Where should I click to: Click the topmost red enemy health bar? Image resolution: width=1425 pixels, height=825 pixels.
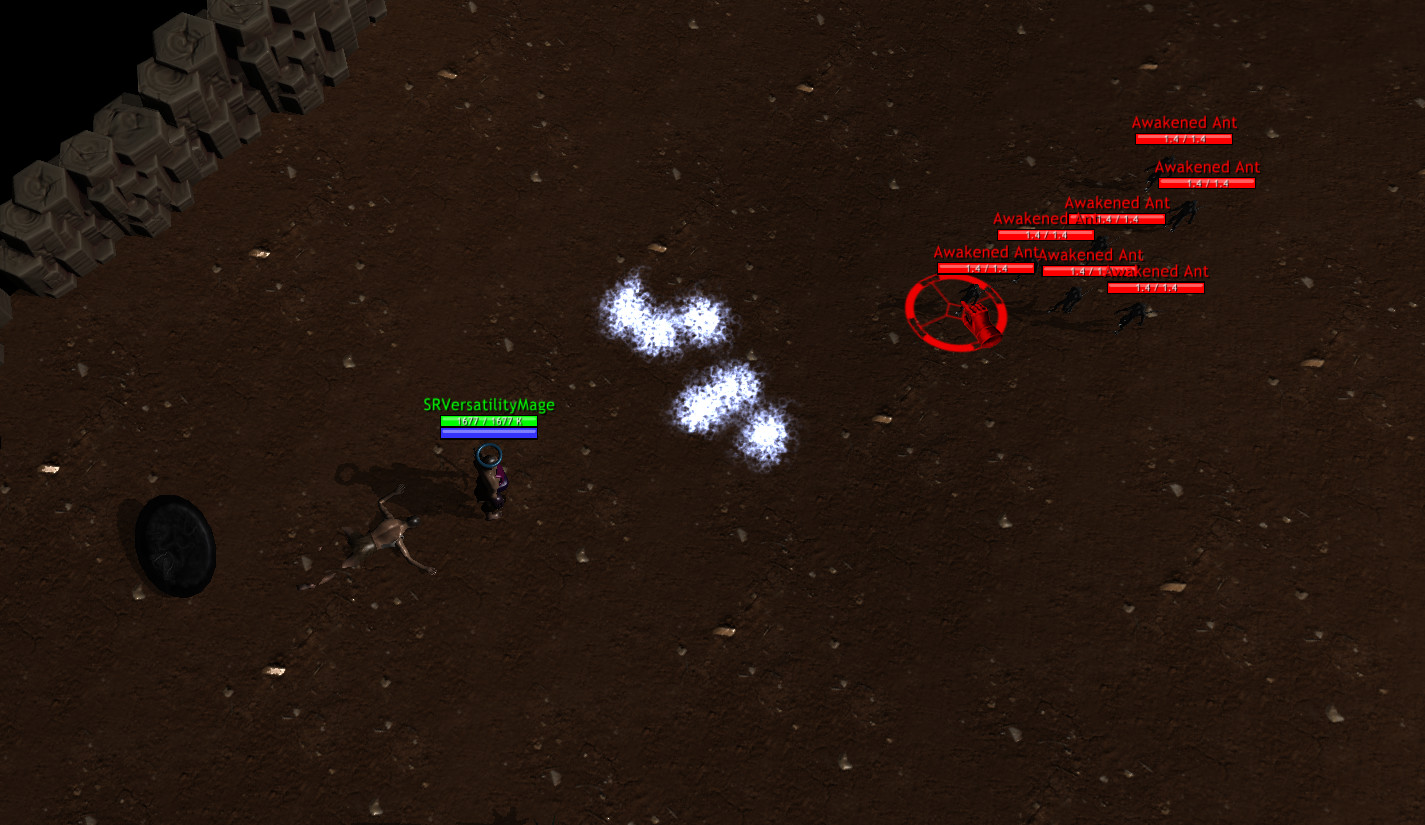(1184, 137)
